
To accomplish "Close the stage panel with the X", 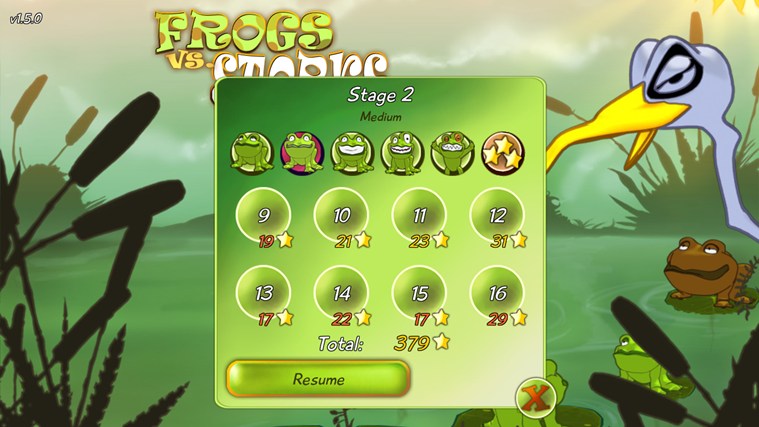I will point(536,398).
